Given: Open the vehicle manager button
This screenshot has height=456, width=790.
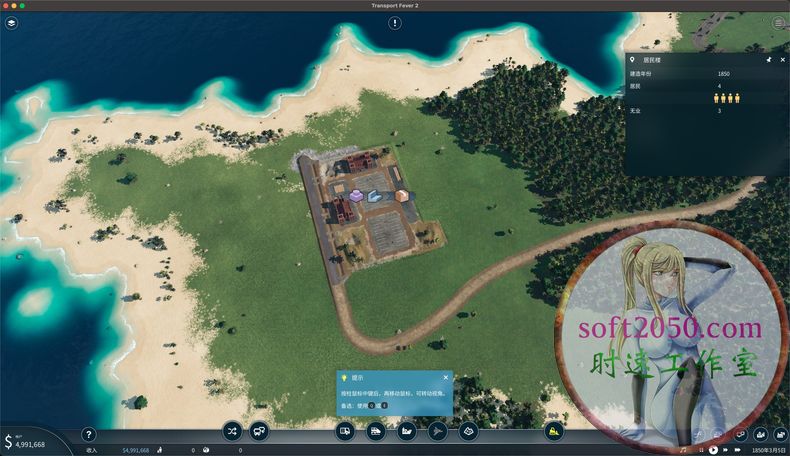Looking at the screenshot, I should point(259,432).
